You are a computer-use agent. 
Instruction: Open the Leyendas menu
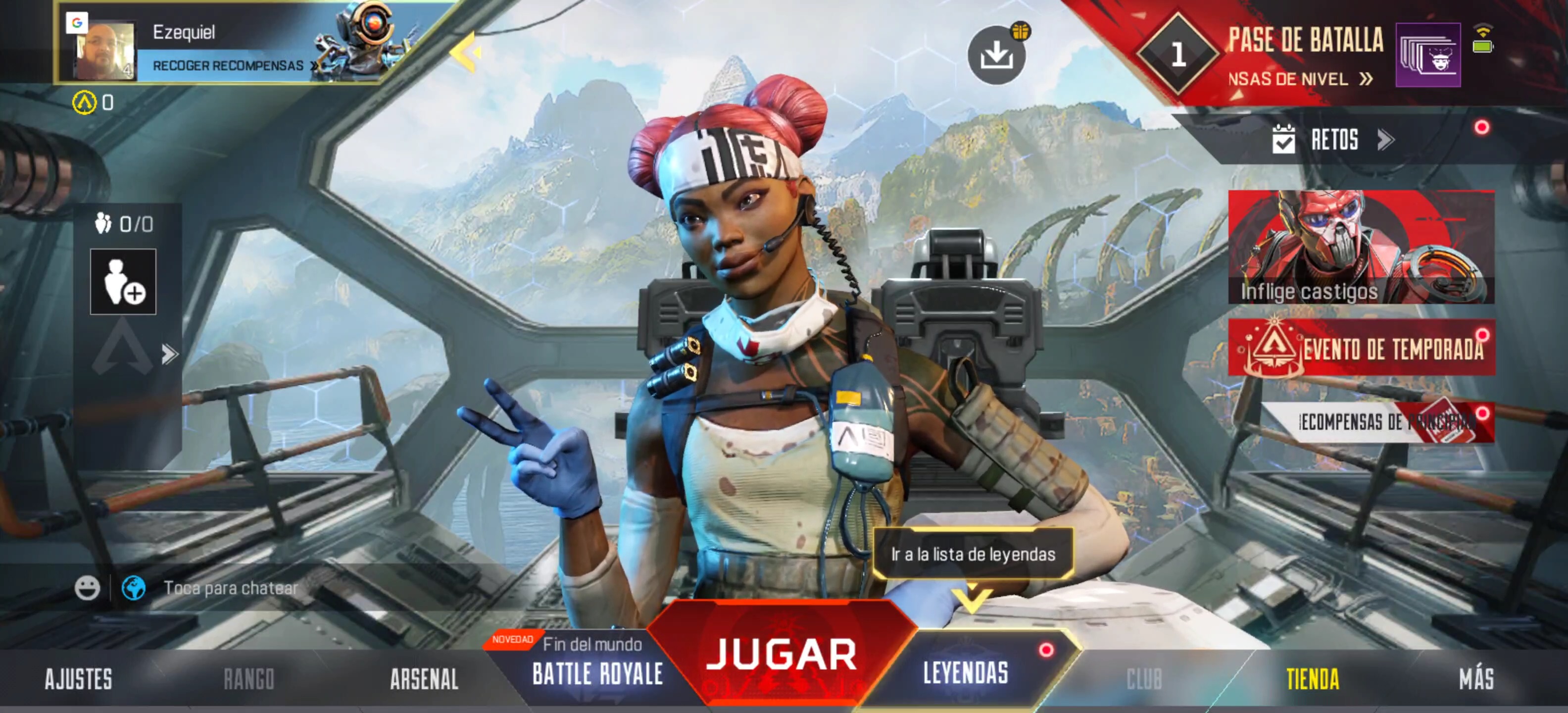coord(965,673)
